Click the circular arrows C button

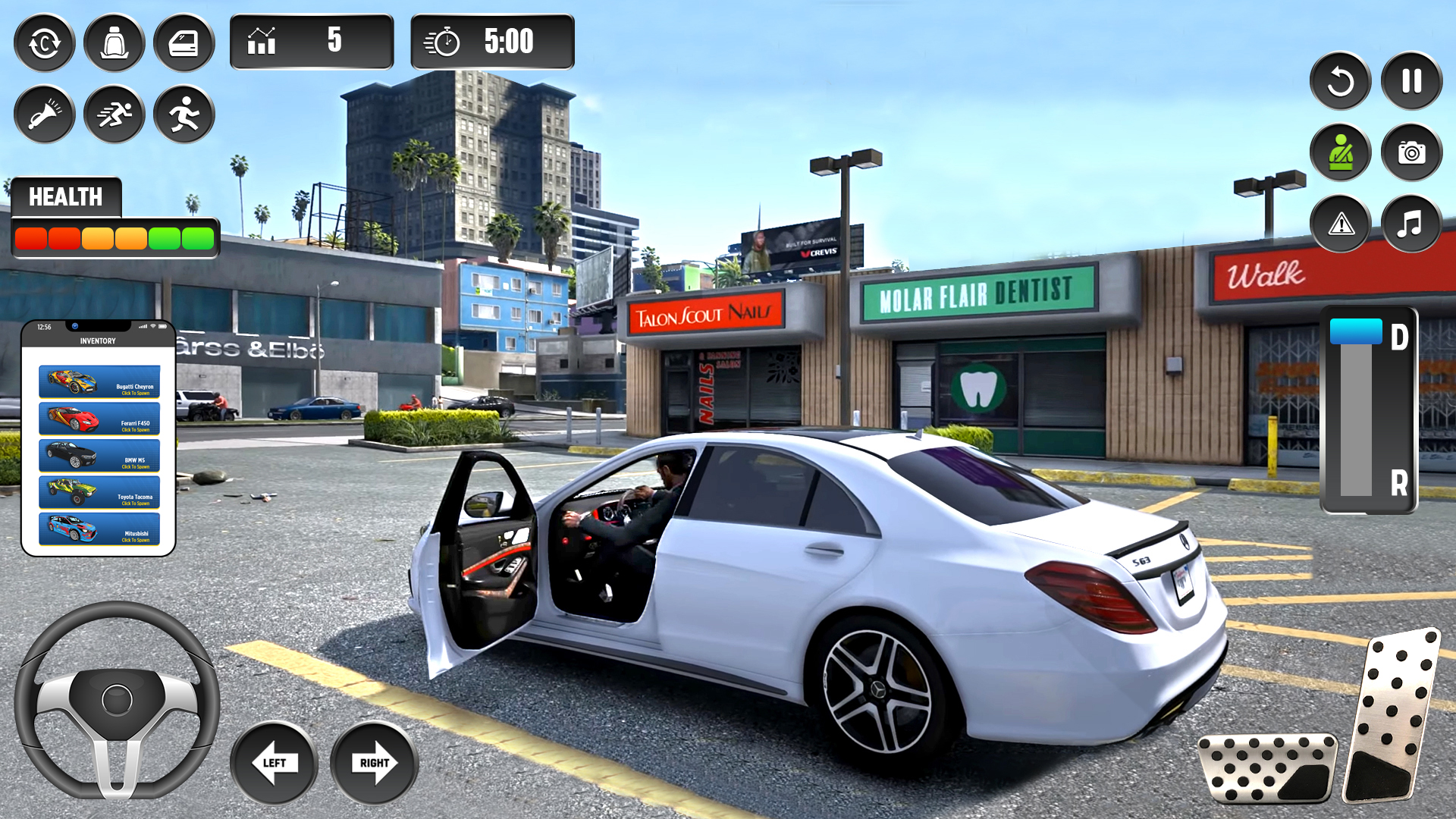(x=45, y=43)
